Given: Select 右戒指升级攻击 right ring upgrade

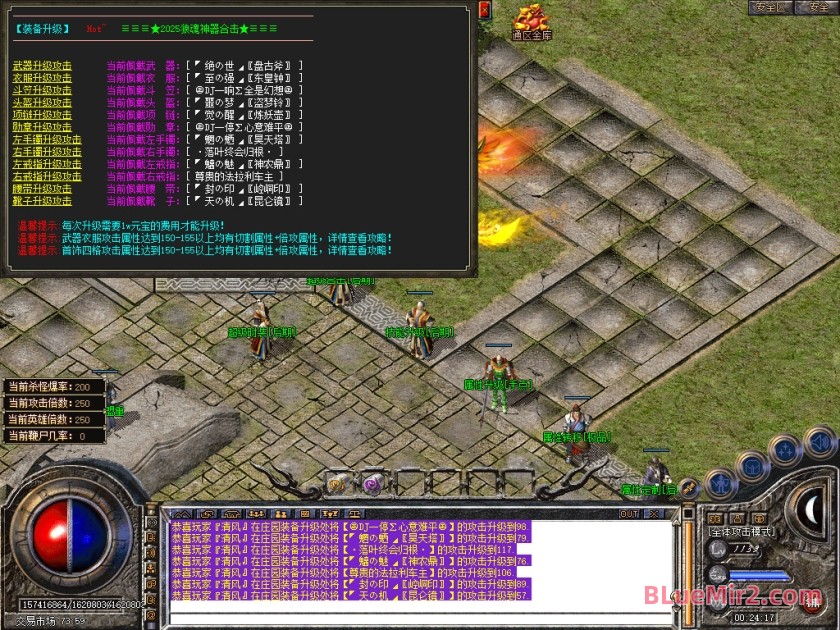Looking at the screenshot, I should coord(46,175).
